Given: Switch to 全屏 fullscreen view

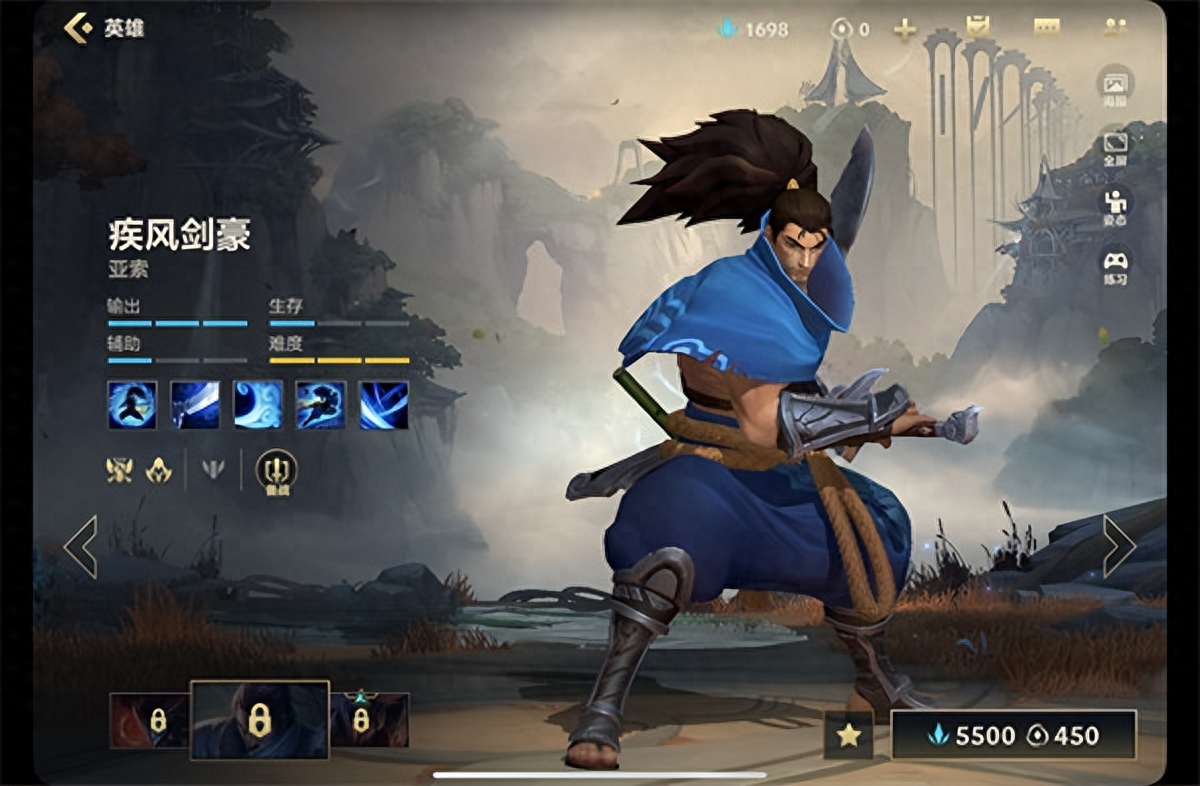Looking at the screenshot, I should pyautogui.click(x=1115, y=147).
